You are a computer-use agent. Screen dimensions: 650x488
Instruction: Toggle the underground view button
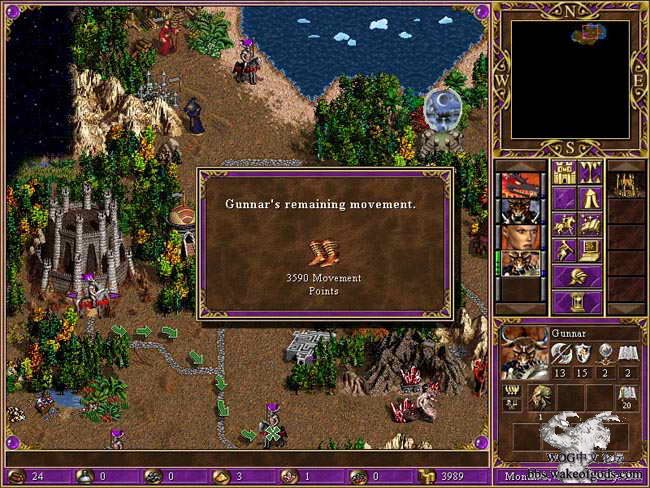590,171
